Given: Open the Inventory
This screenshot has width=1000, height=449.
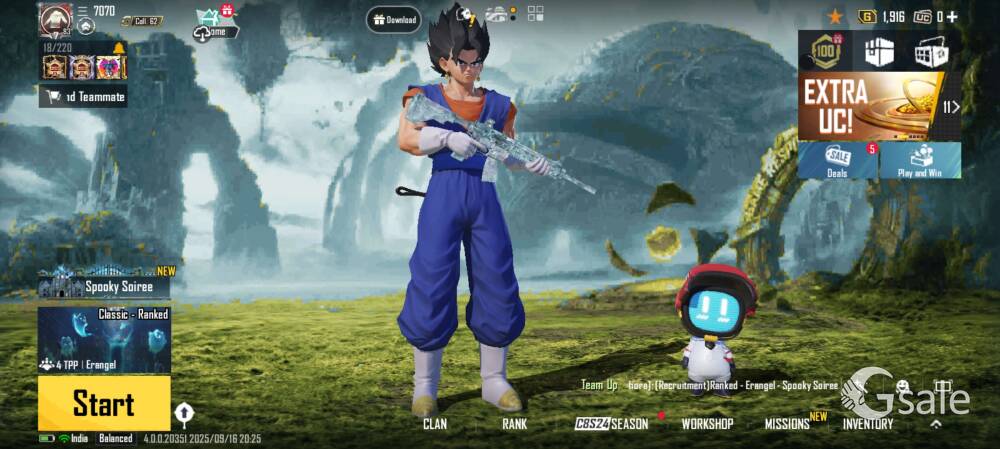Looking at the screenshot, I should pyautogui.click(x=867, y=424).
